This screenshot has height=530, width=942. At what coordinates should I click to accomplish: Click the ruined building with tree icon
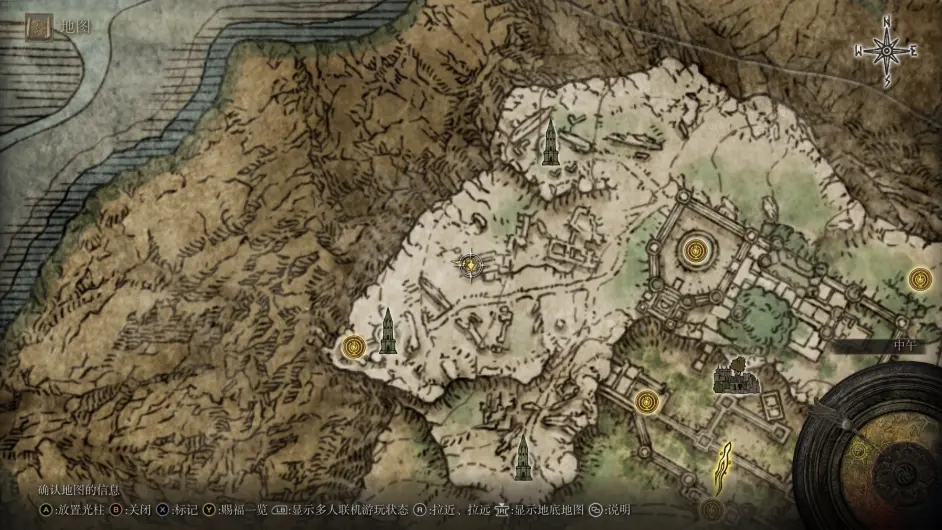pyautogui.click(x=736, y=376)
